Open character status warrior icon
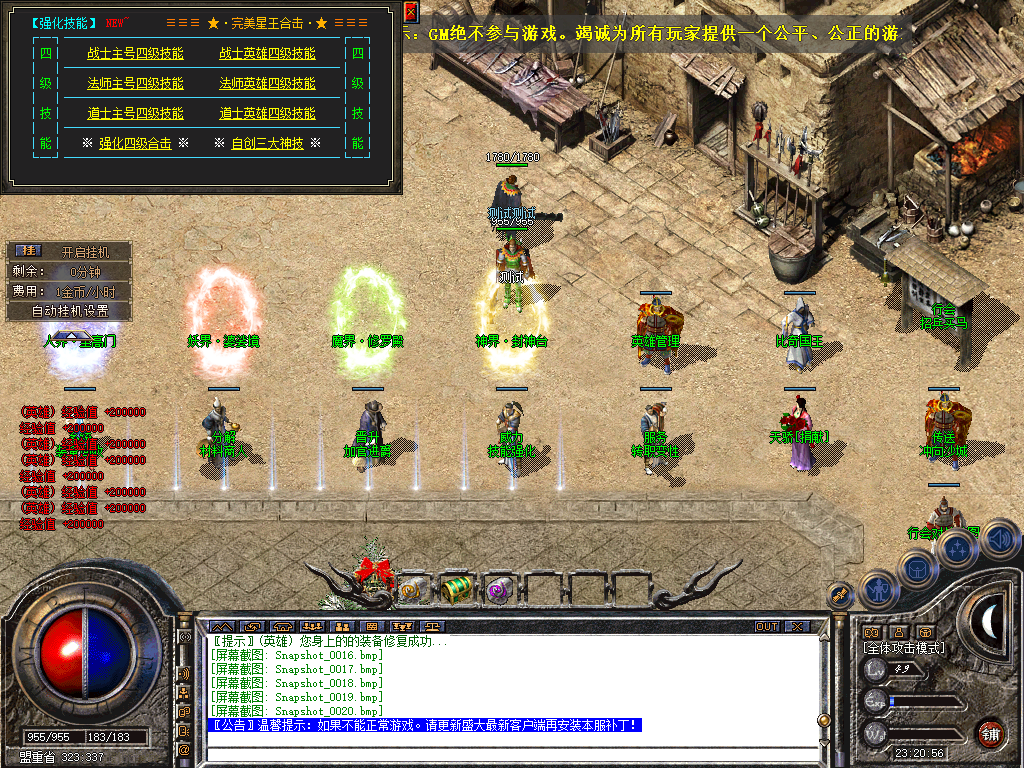This screenshot has width=1024, height=768. click(x=879, y=589)
